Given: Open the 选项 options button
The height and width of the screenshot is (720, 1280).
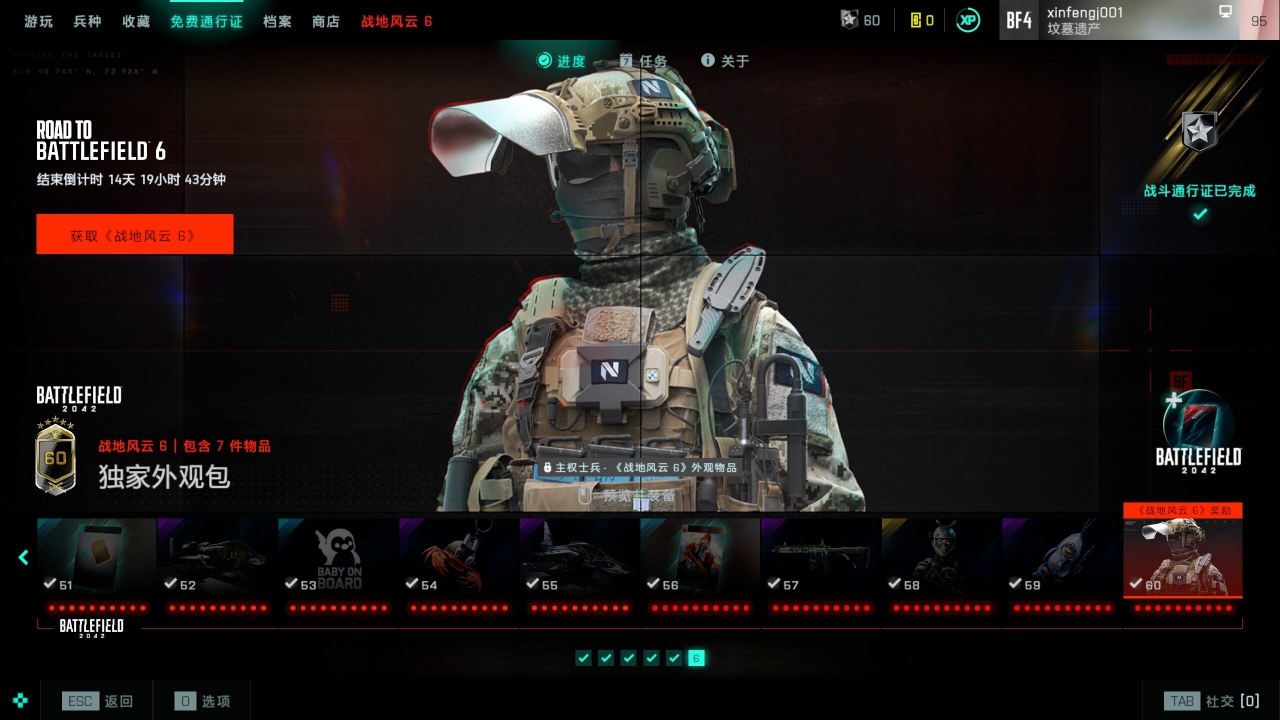Looking at the screenshot, I should (202, 701).
